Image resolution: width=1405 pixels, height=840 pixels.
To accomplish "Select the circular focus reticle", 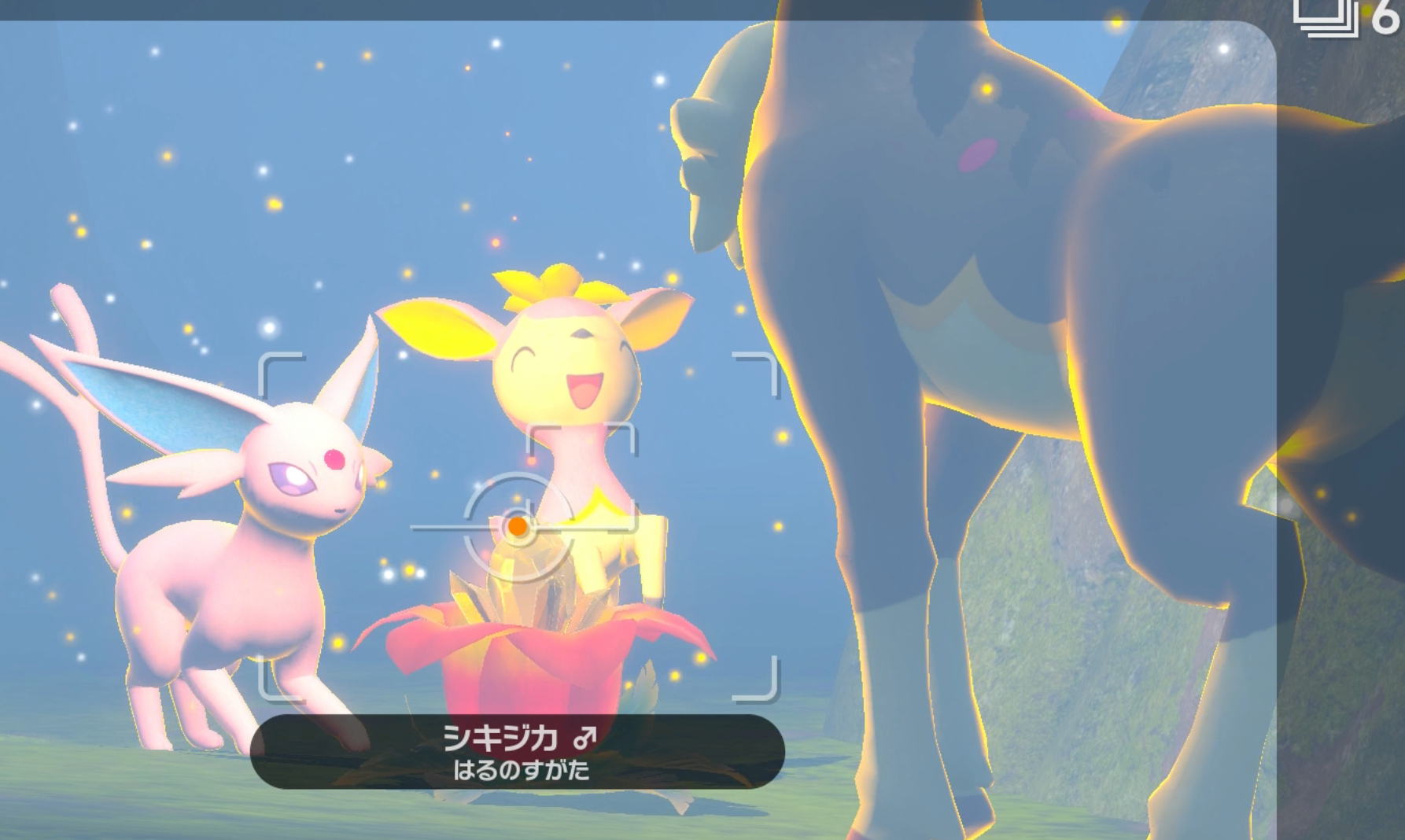I will coord(517,527).
